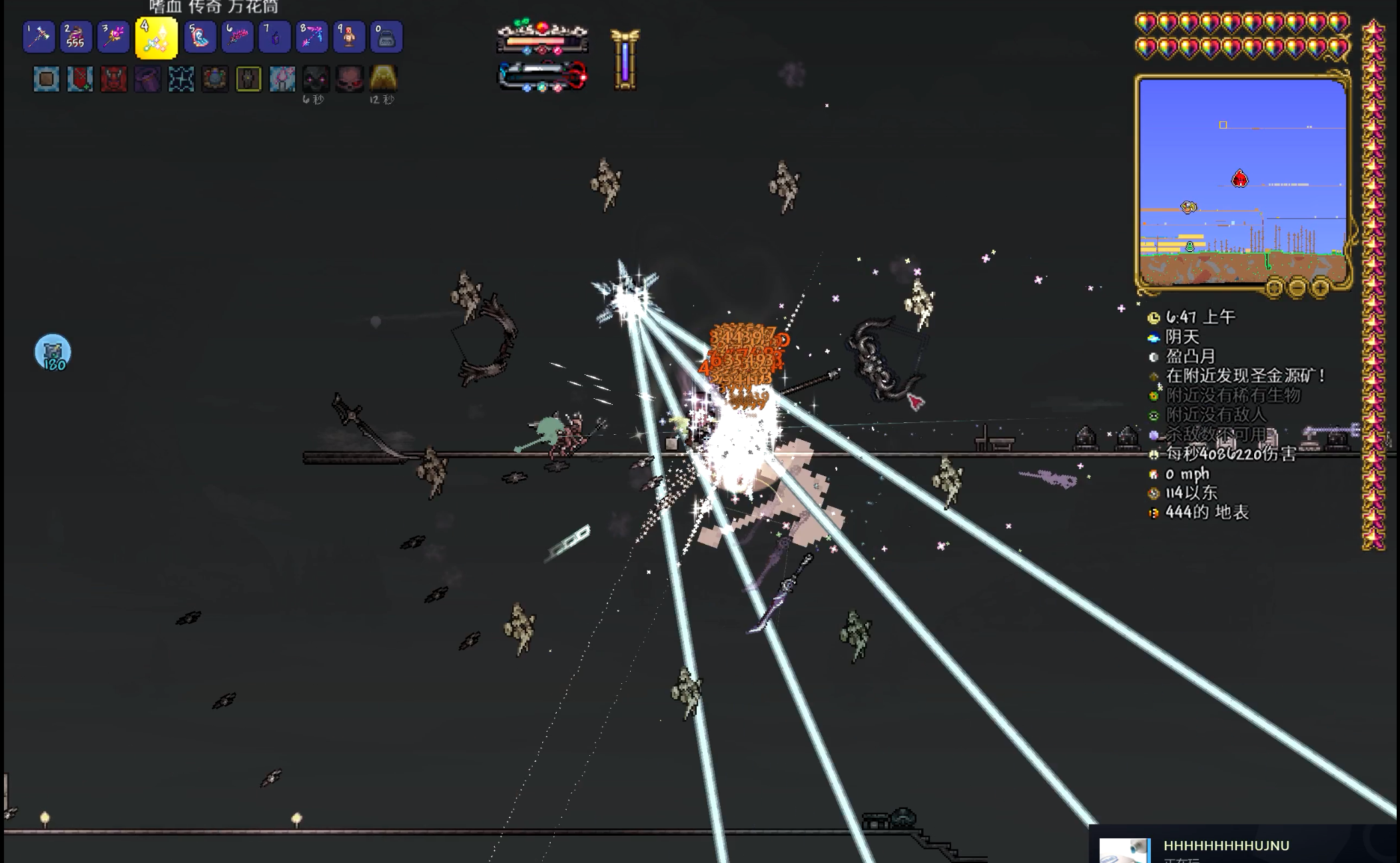Image resolution: width=1400 pixels, height=863 pixels.
Task: Click the red horned demon buff icon
Action: [113, 79]
